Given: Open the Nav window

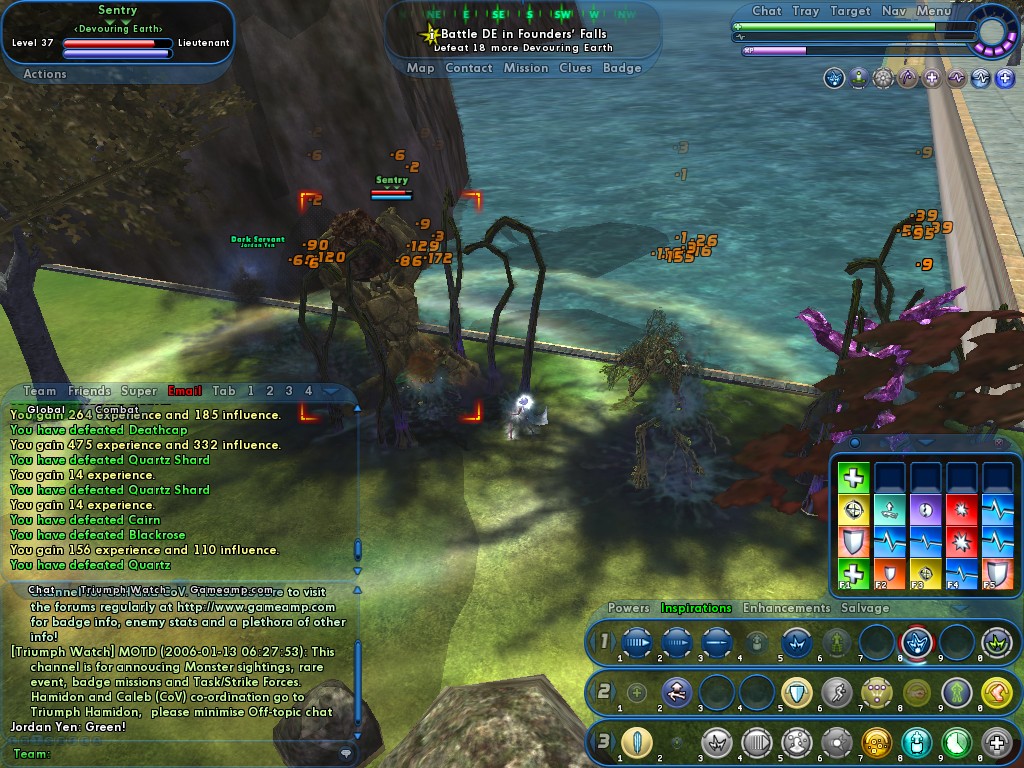Looking at the screenshot, I should pyautogui.click(x=894, y=11).
